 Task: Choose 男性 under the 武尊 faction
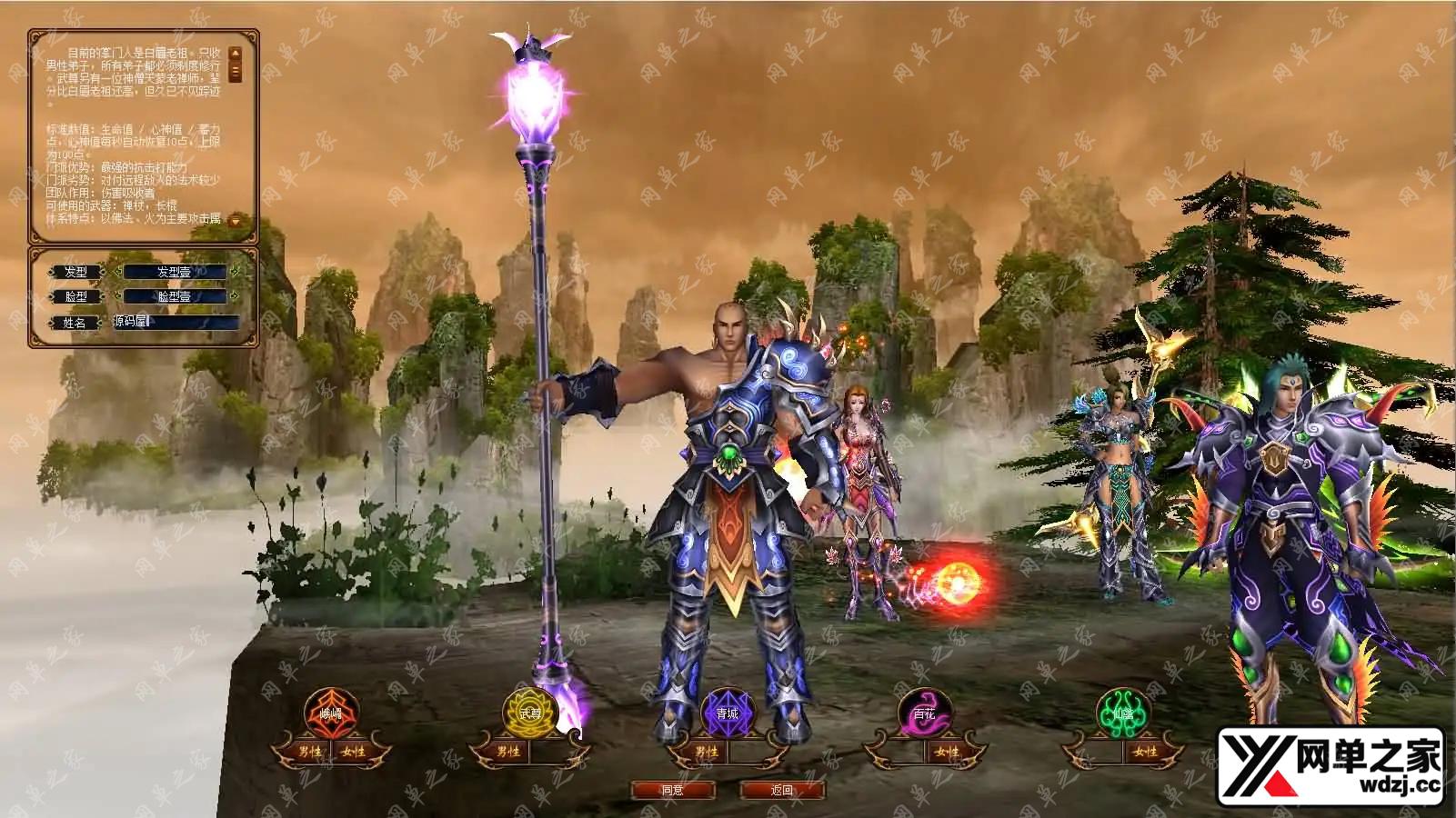click(507, 753)
